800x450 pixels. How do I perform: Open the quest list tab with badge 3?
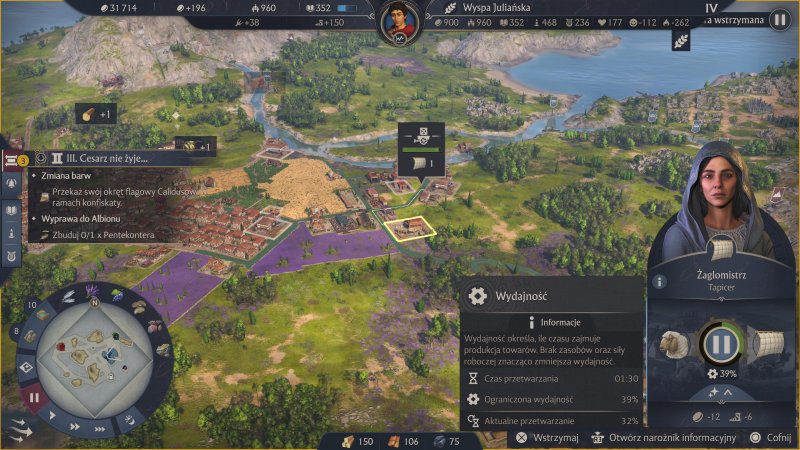coord(13,159)
